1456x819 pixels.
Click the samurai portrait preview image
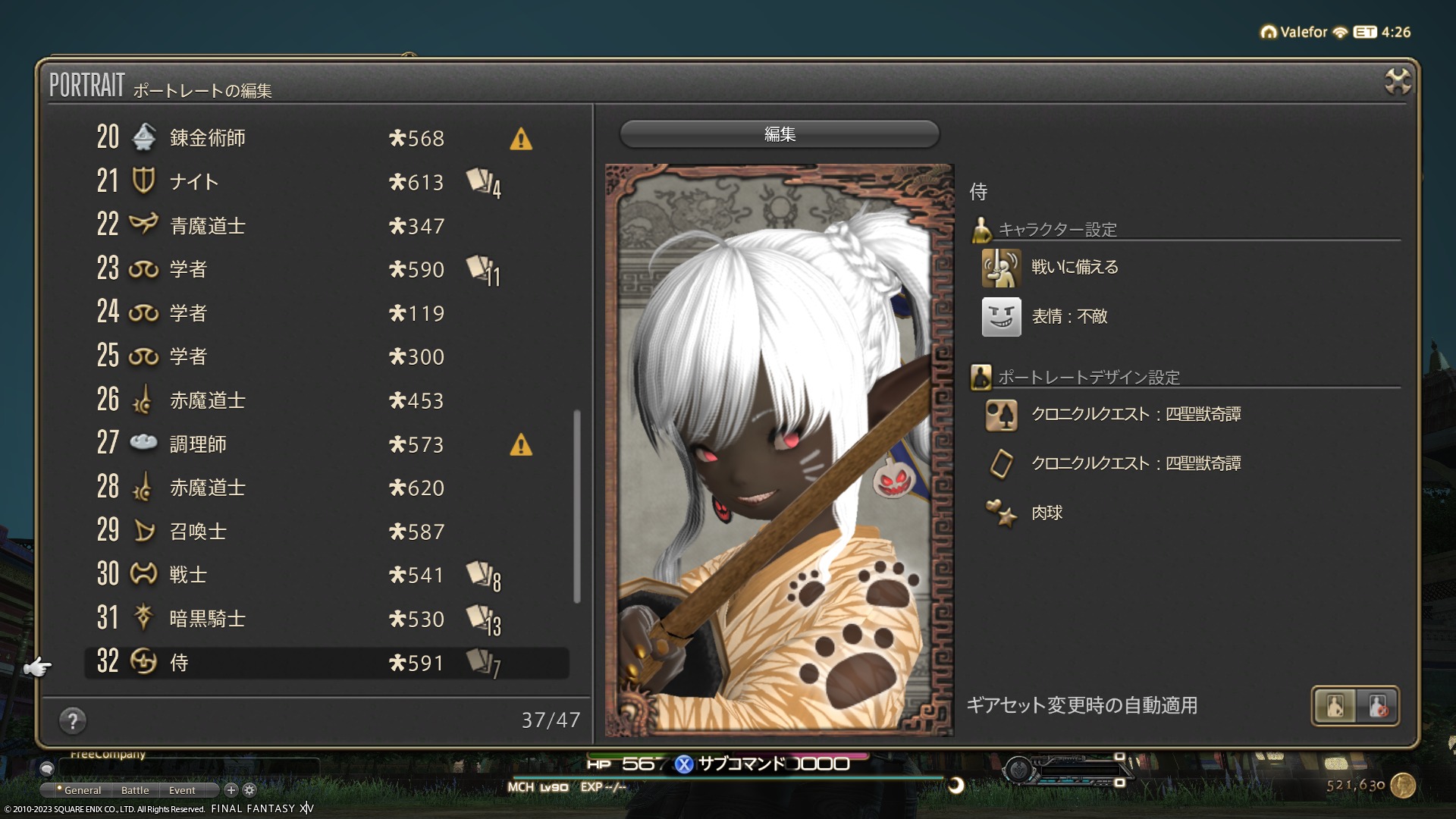(779, 450)
